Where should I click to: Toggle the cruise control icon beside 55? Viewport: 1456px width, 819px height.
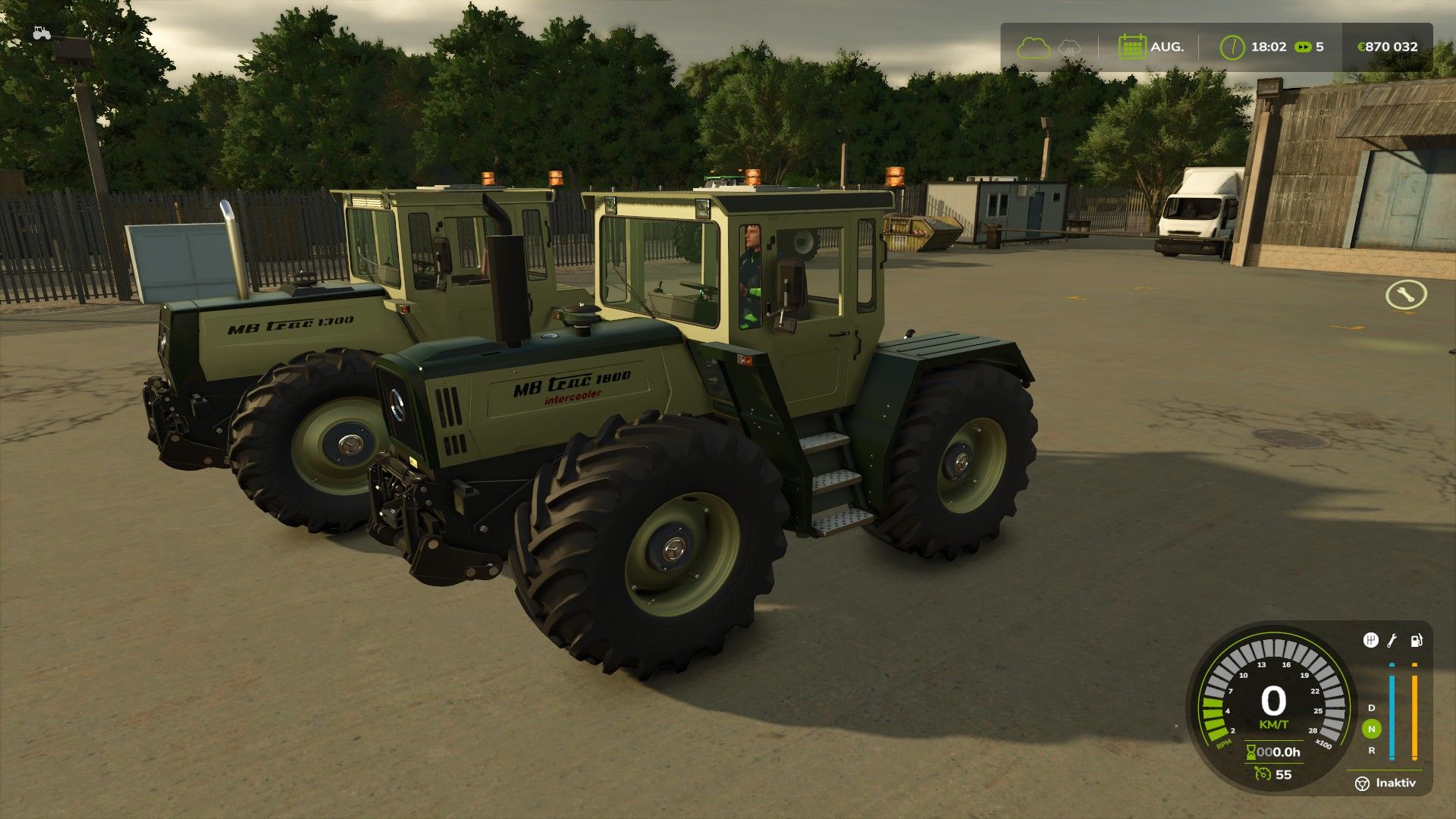(x=1262, y=774)
